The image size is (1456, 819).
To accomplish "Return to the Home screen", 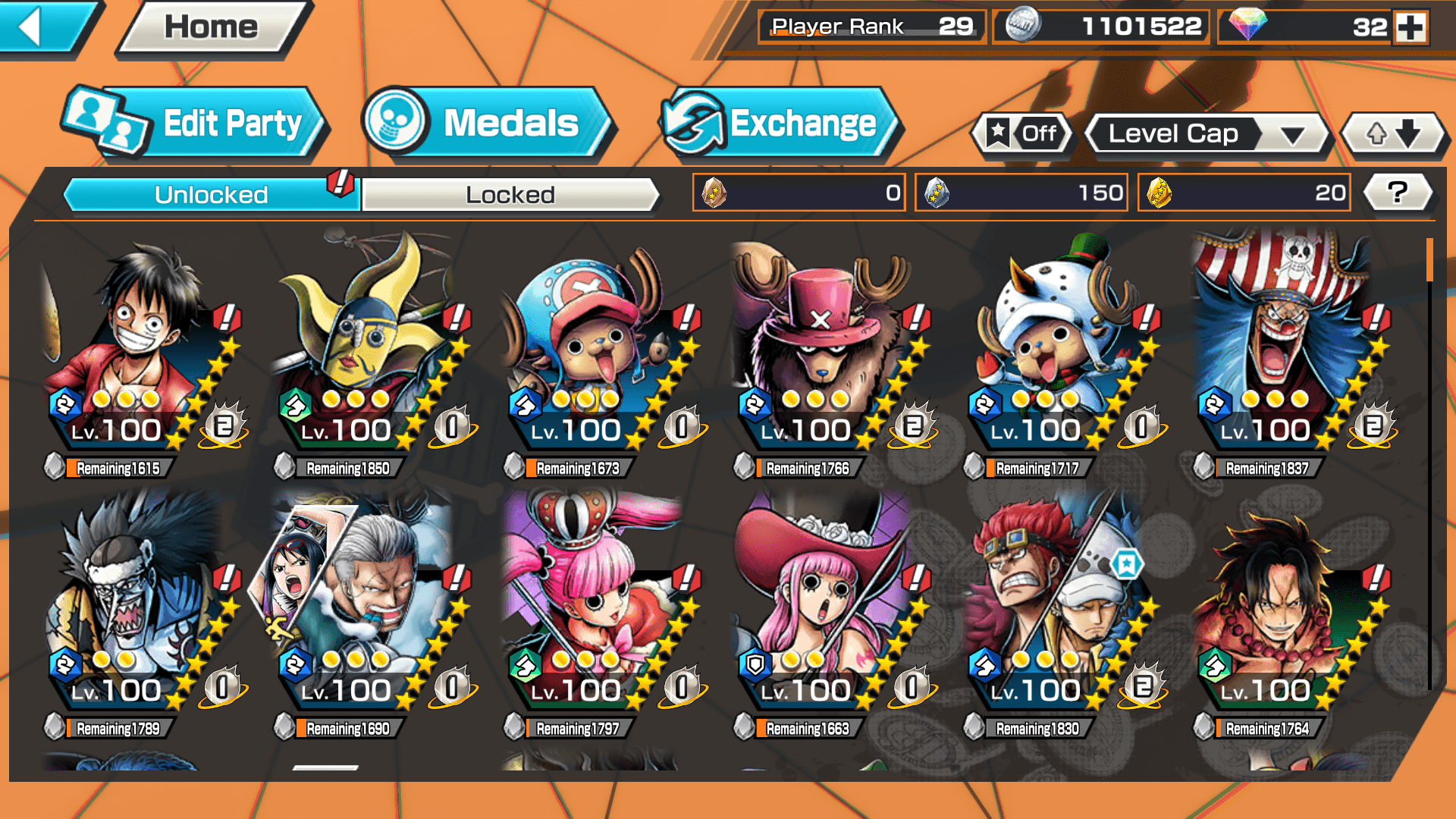I will 212,28.
